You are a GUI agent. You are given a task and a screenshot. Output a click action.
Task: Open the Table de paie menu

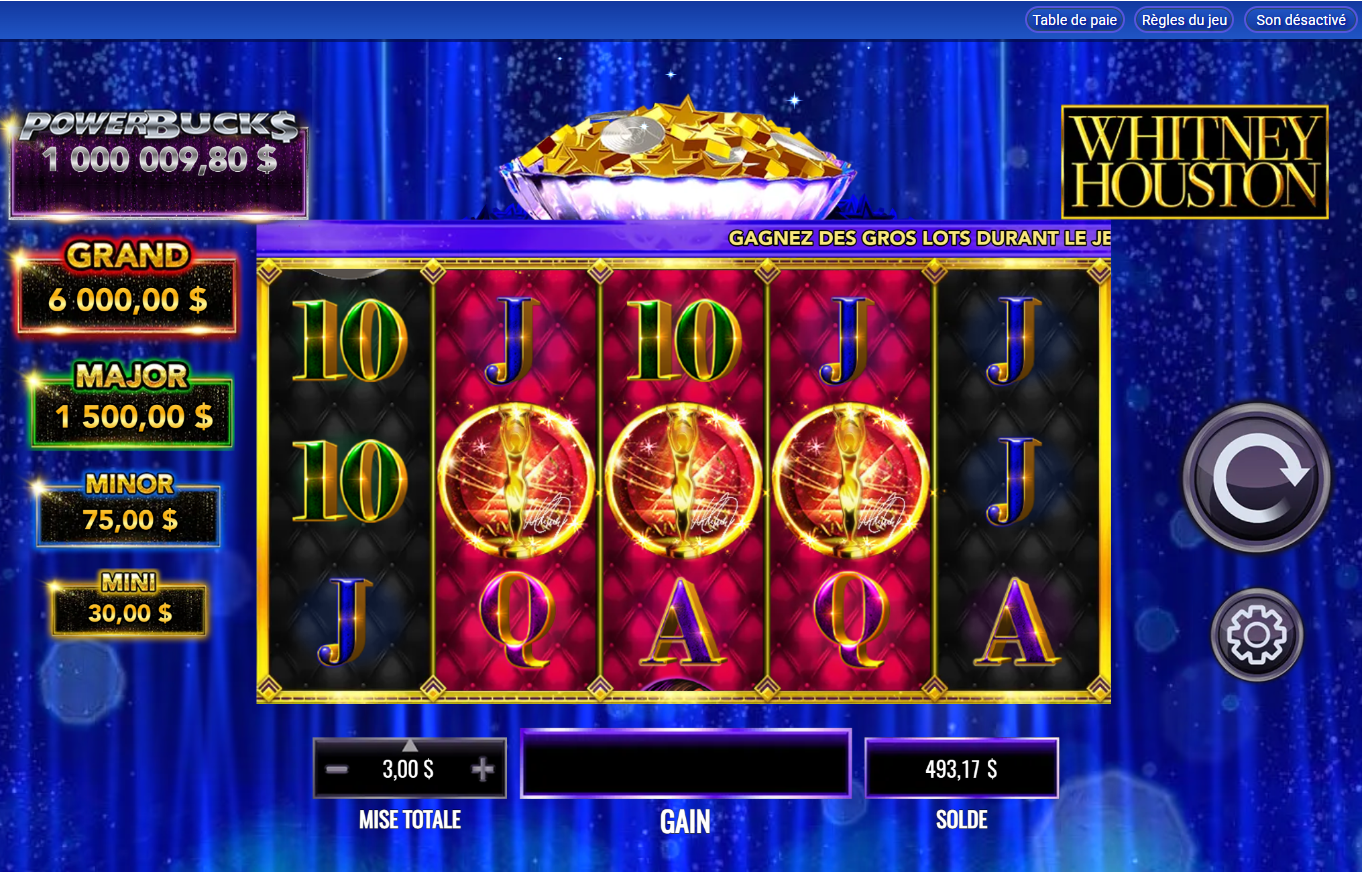(1075, 19)
